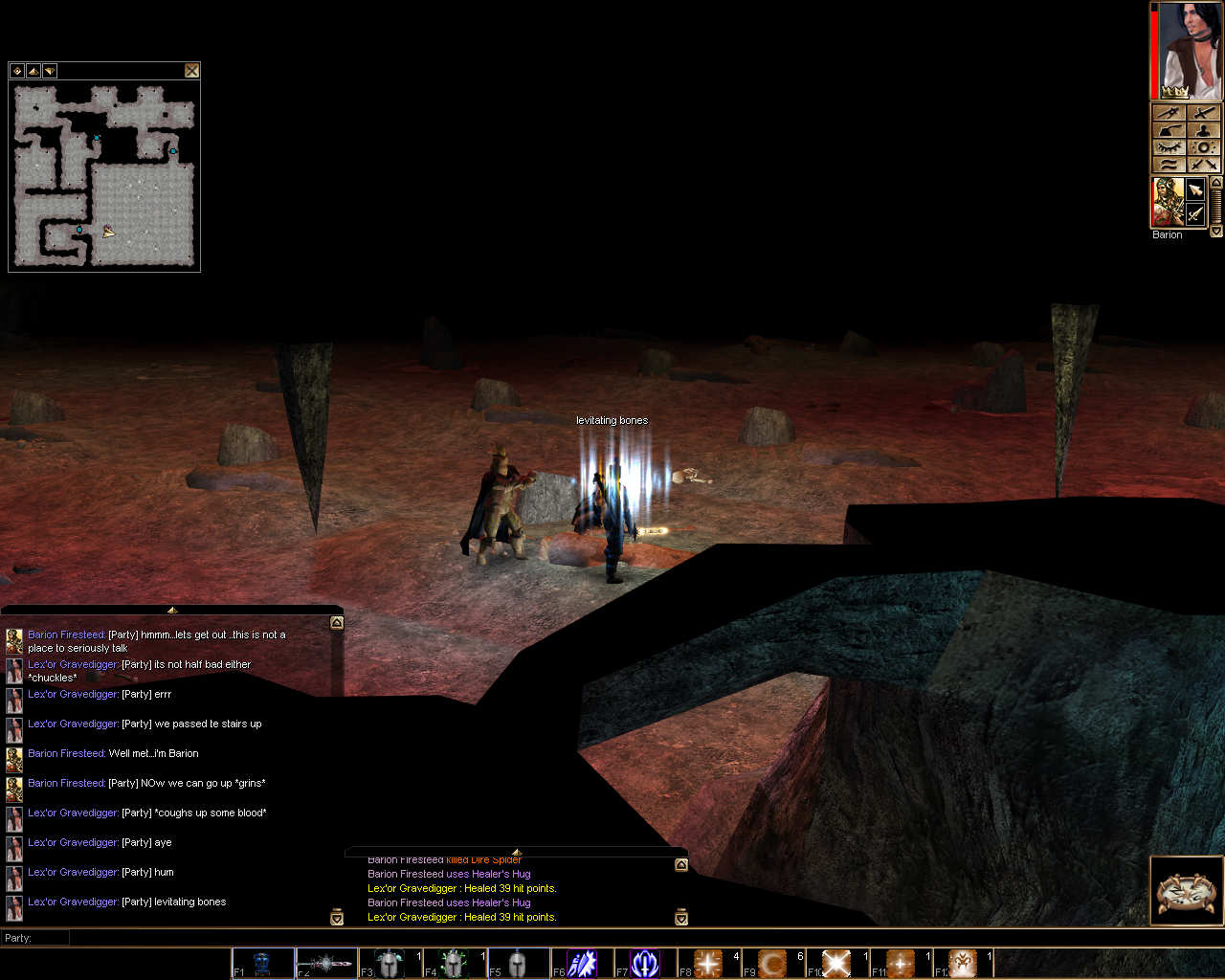Toggle player-versus-player mode with crossed swords icon
The width and height of the screenshot is (1225, 980).
coord(1203,163)
